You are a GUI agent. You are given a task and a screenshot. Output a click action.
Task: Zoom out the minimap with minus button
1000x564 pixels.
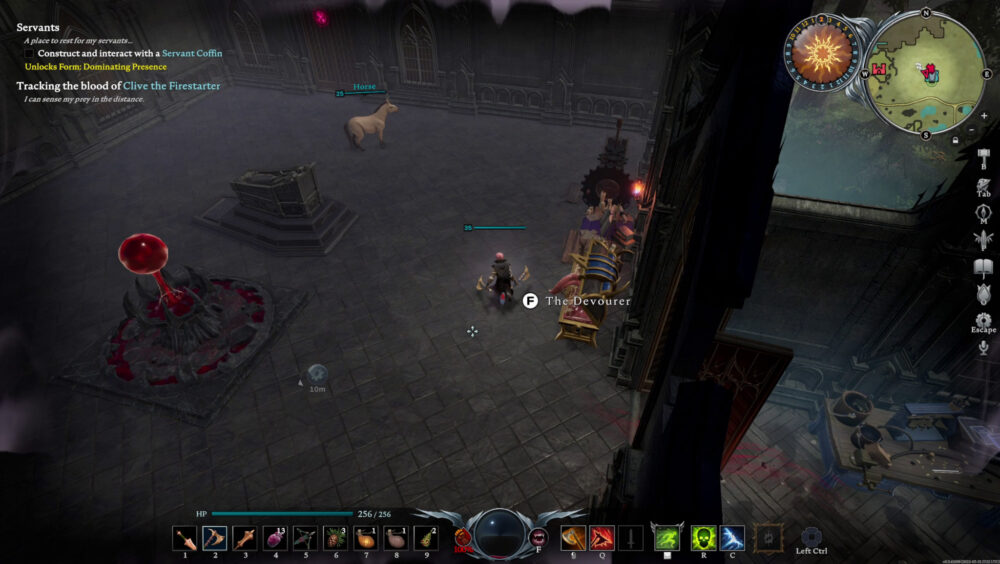[970, 131]
